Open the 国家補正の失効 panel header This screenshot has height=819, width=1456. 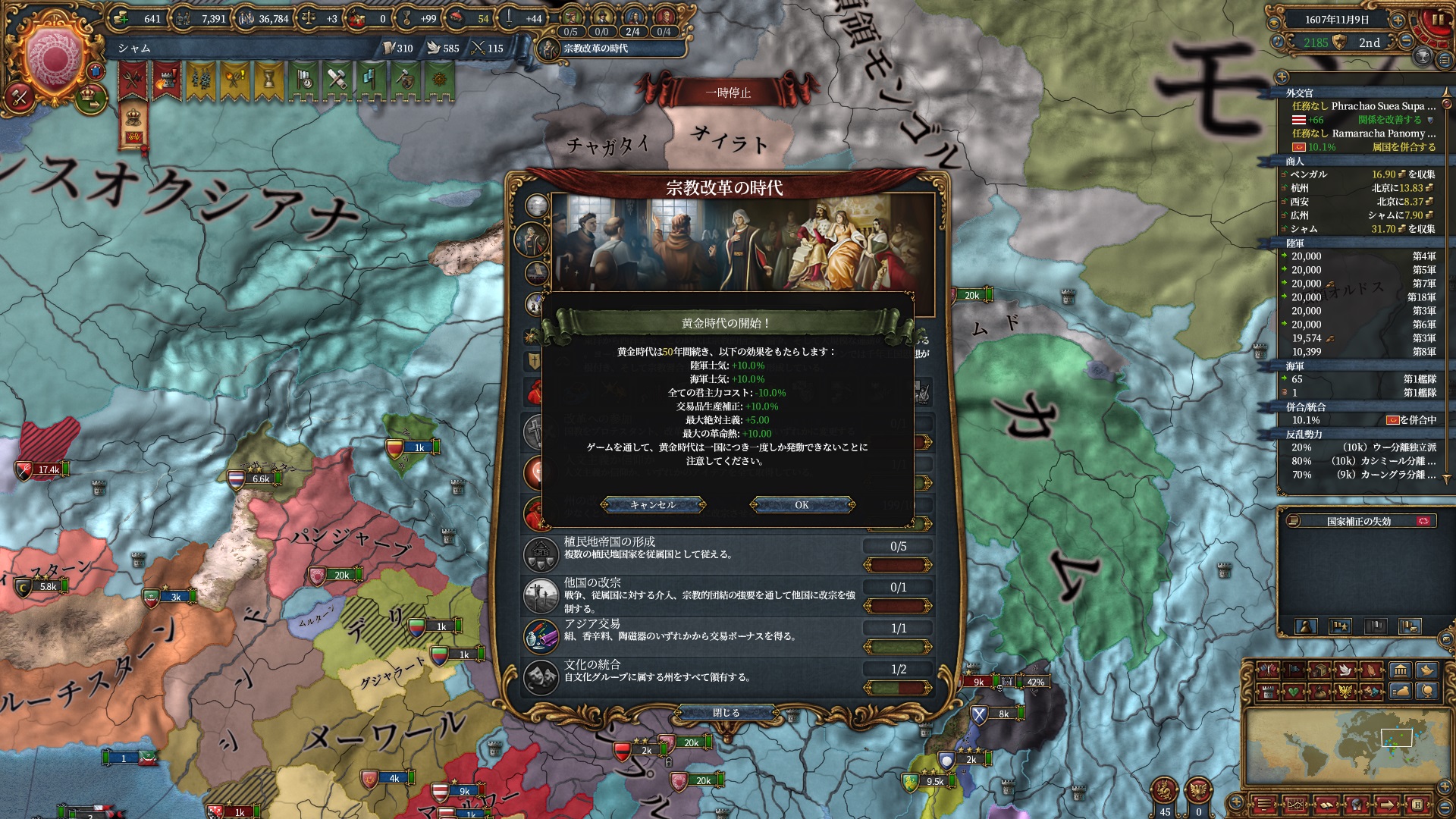[1358, 522]
